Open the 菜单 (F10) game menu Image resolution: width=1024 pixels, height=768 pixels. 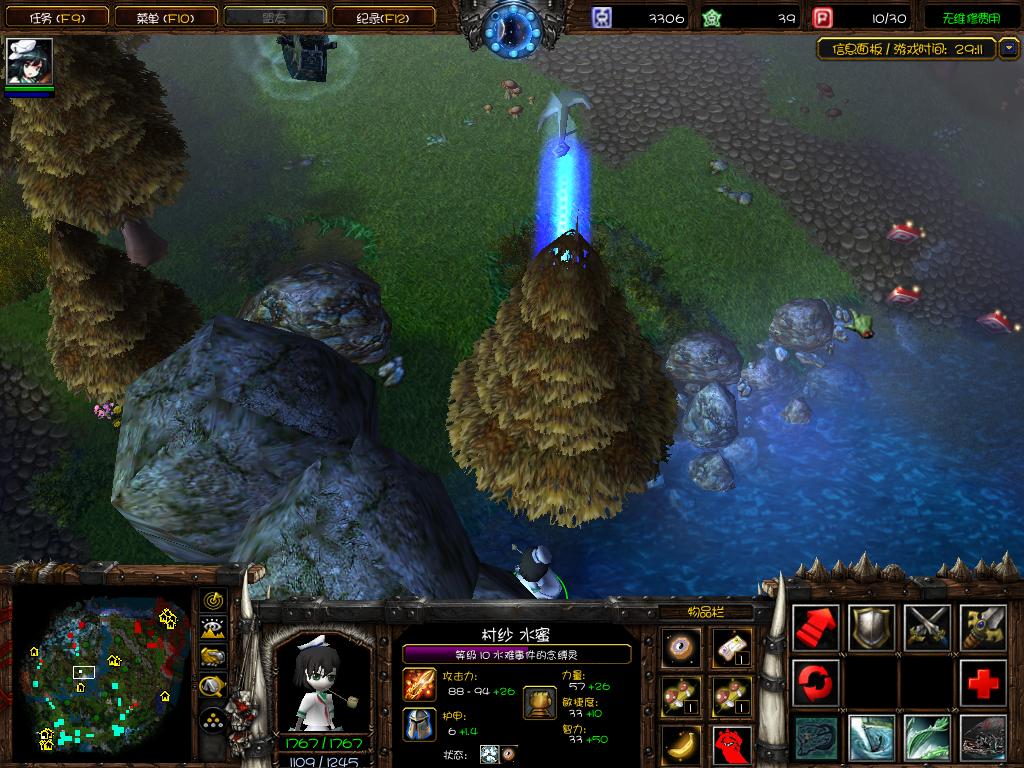164,17
